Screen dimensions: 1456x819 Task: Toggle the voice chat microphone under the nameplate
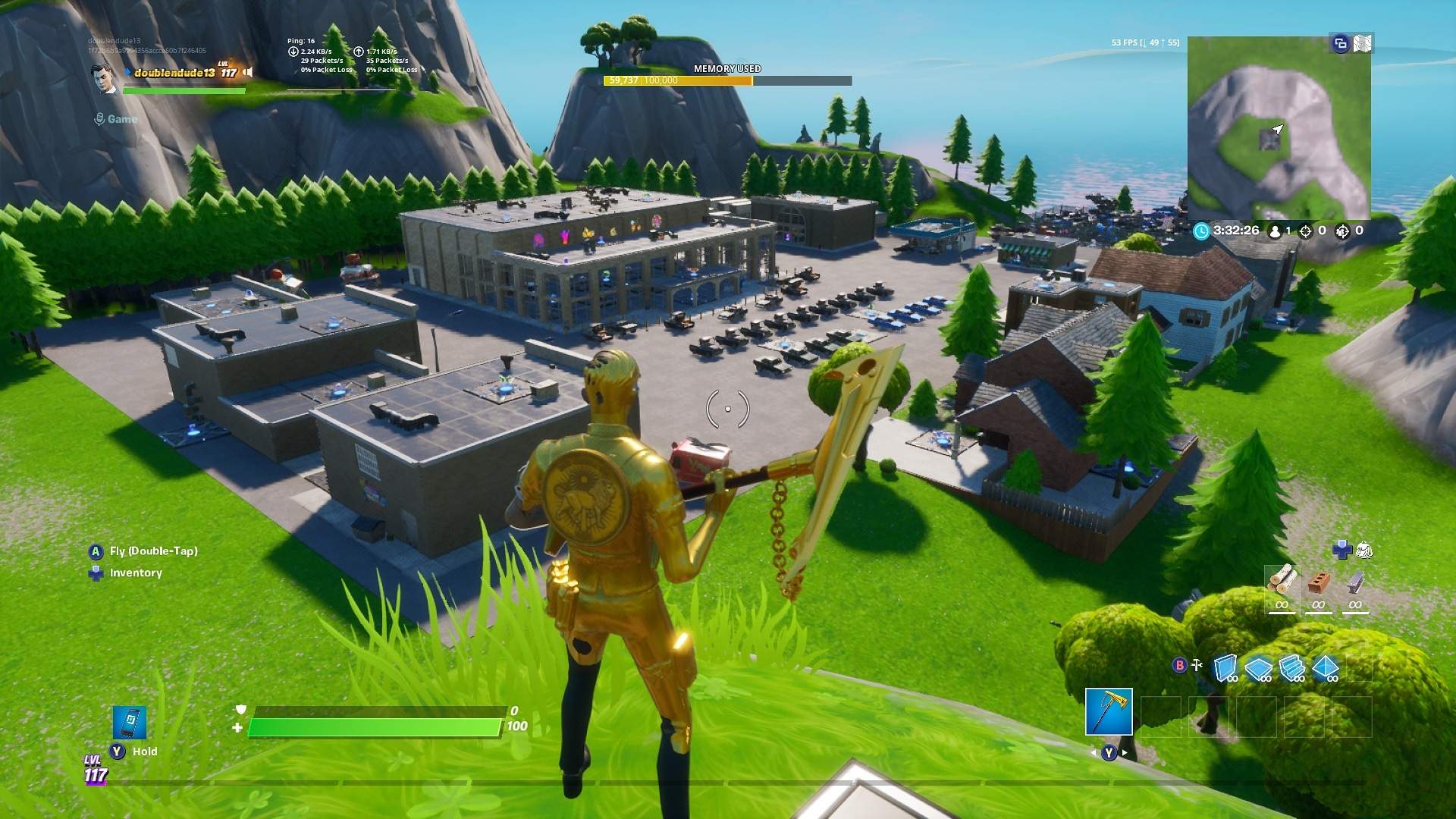(x=100, y=119)
